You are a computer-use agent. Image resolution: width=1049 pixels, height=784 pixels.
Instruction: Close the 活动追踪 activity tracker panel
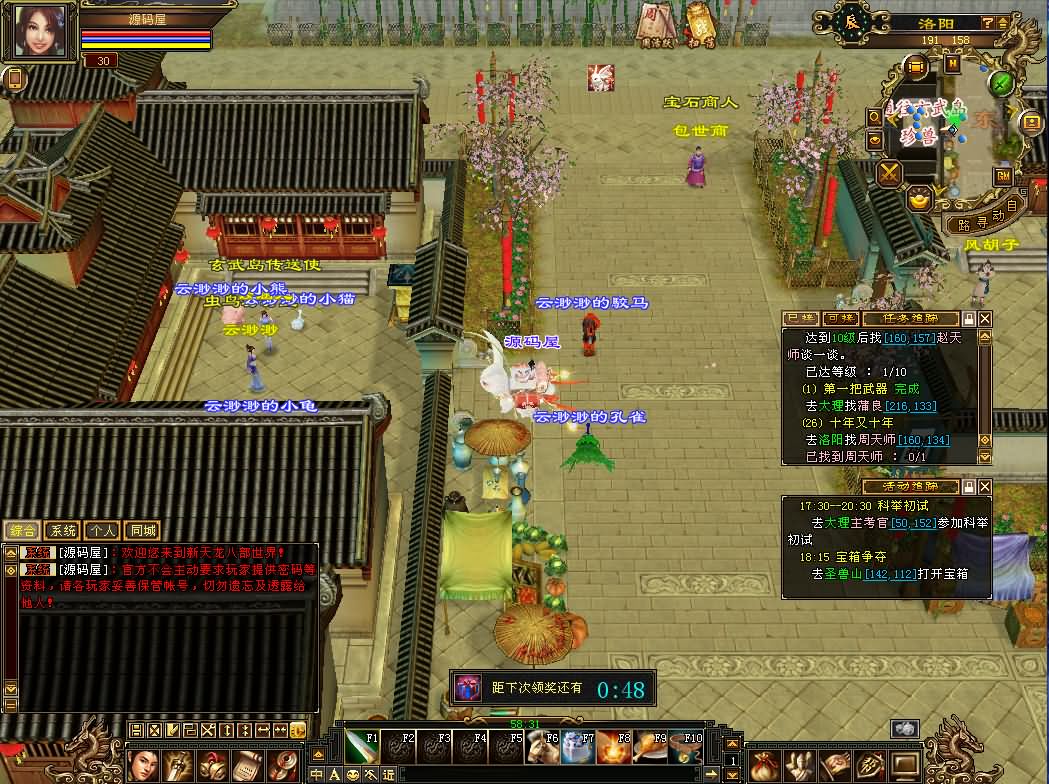985,486
